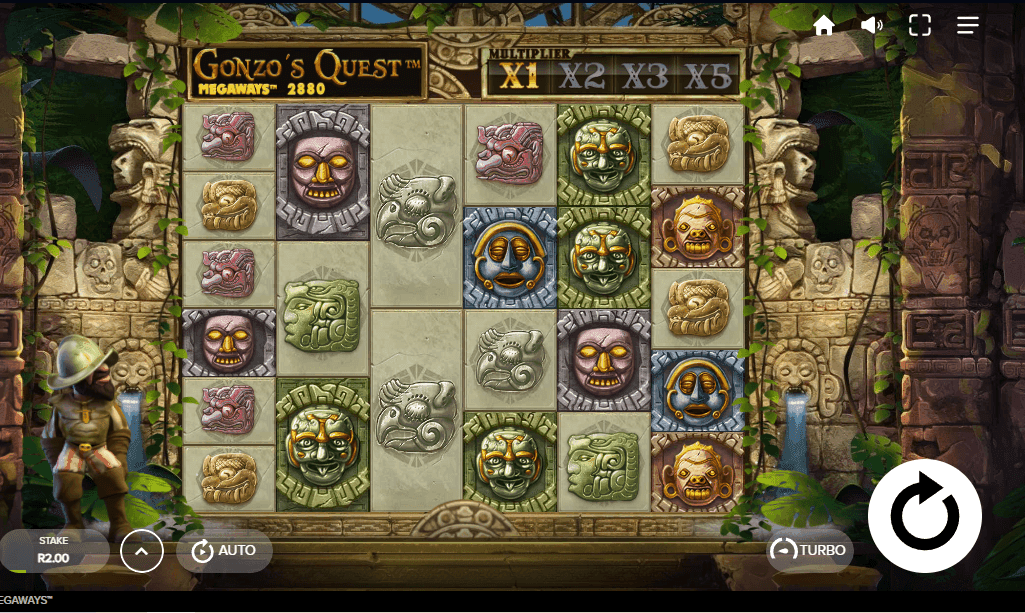Open the Auto spin options
The width and height of the screenshot is (1025, 613).
point(224,550)
